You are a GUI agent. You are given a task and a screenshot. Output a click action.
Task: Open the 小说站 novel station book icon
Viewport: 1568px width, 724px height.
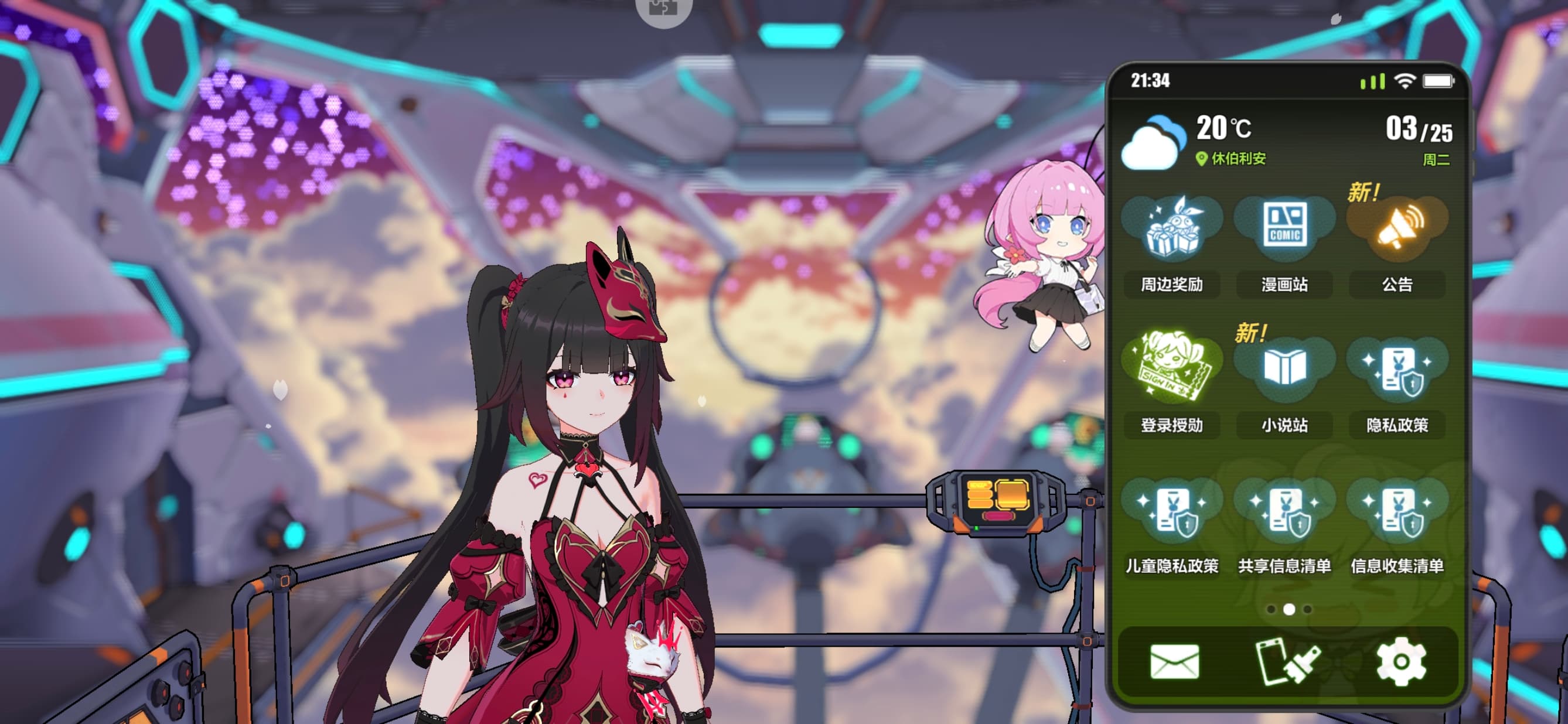(x=1284, y=368)
